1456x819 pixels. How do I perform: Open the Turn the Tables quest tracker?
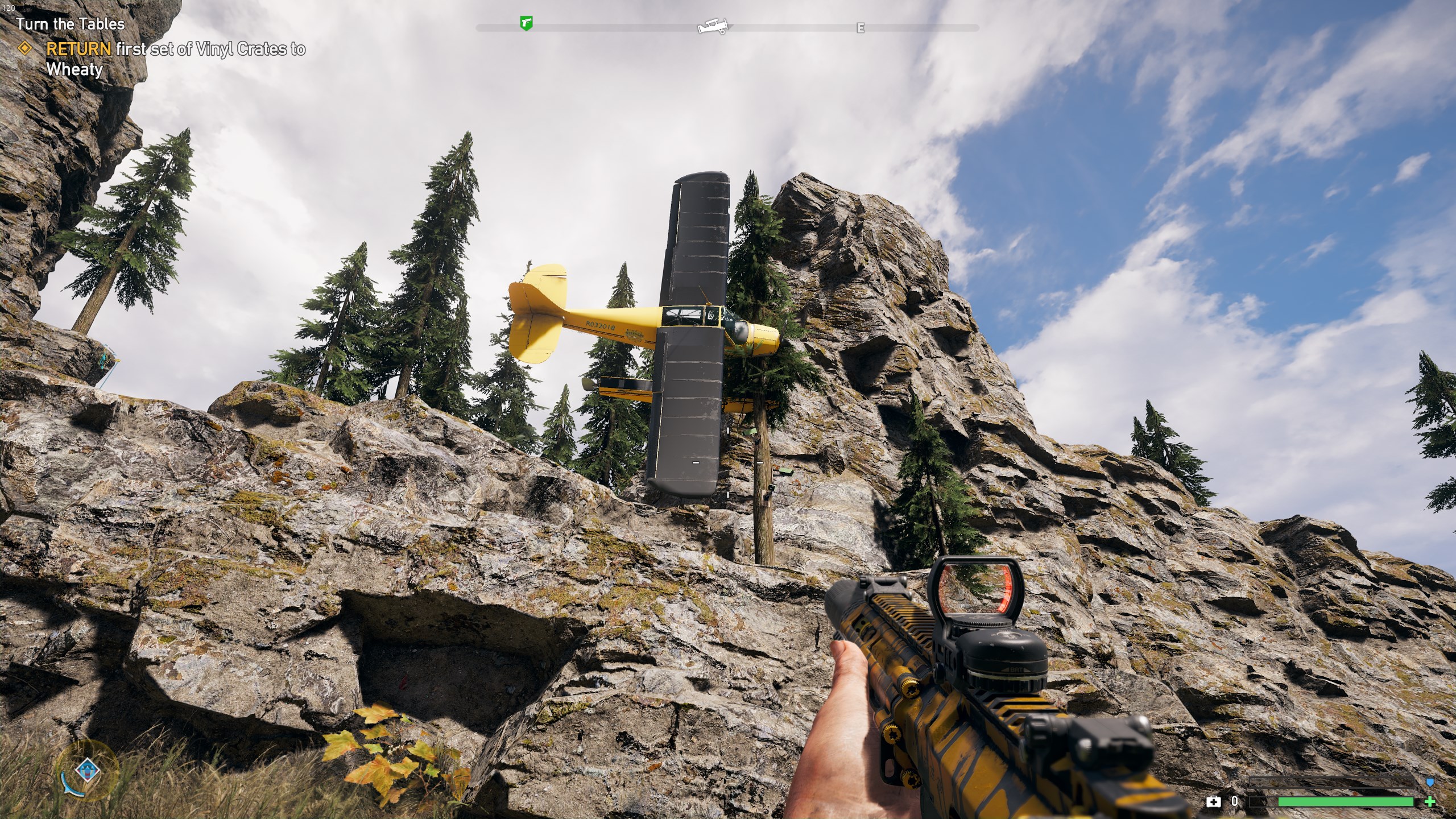click(71, 24)
